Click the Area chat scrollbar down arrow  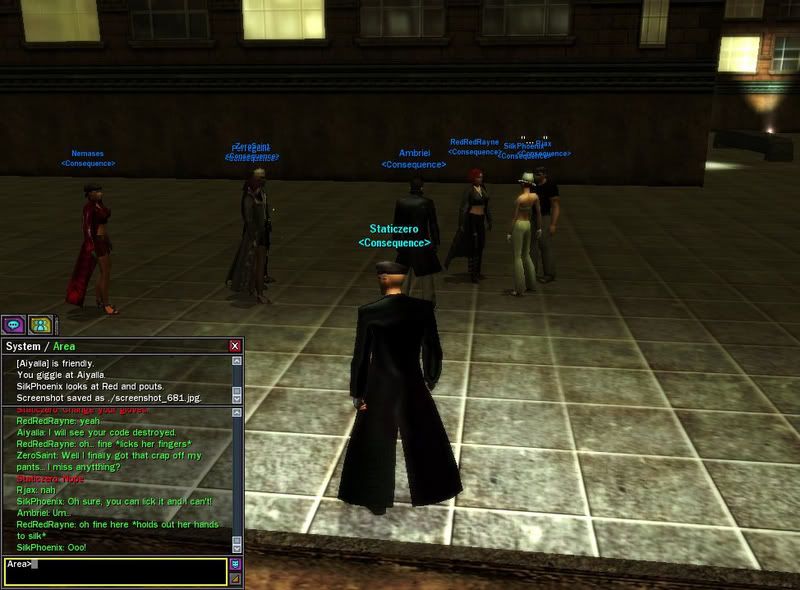(x=237, y=548)
